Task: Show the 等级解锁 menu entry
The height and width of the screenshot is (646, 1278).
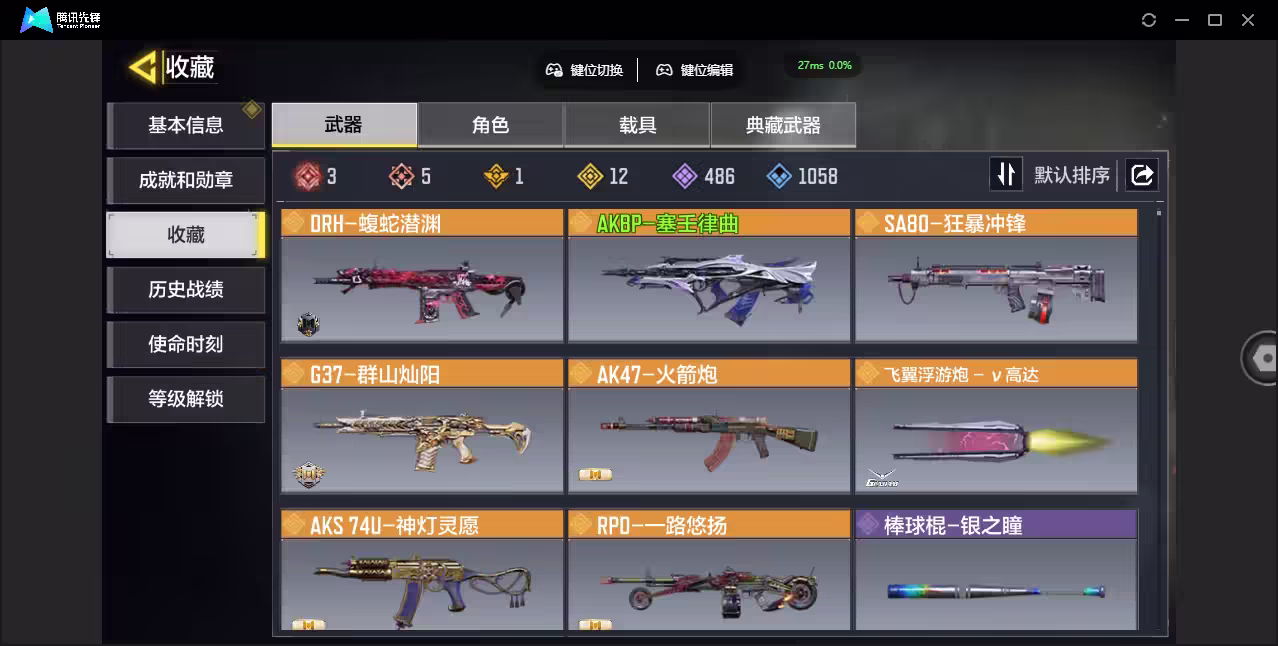Action: pos(186,399)
